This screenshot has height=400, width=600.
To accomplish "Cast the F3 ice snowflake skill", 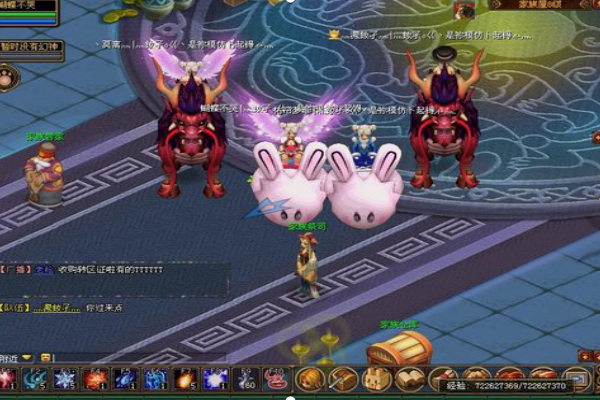I will 66,379.
